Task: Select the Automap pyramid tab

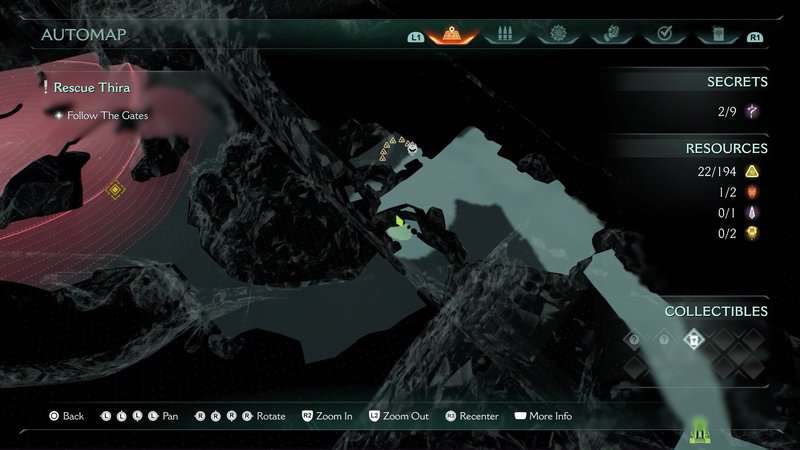Action: pos(452,35)
